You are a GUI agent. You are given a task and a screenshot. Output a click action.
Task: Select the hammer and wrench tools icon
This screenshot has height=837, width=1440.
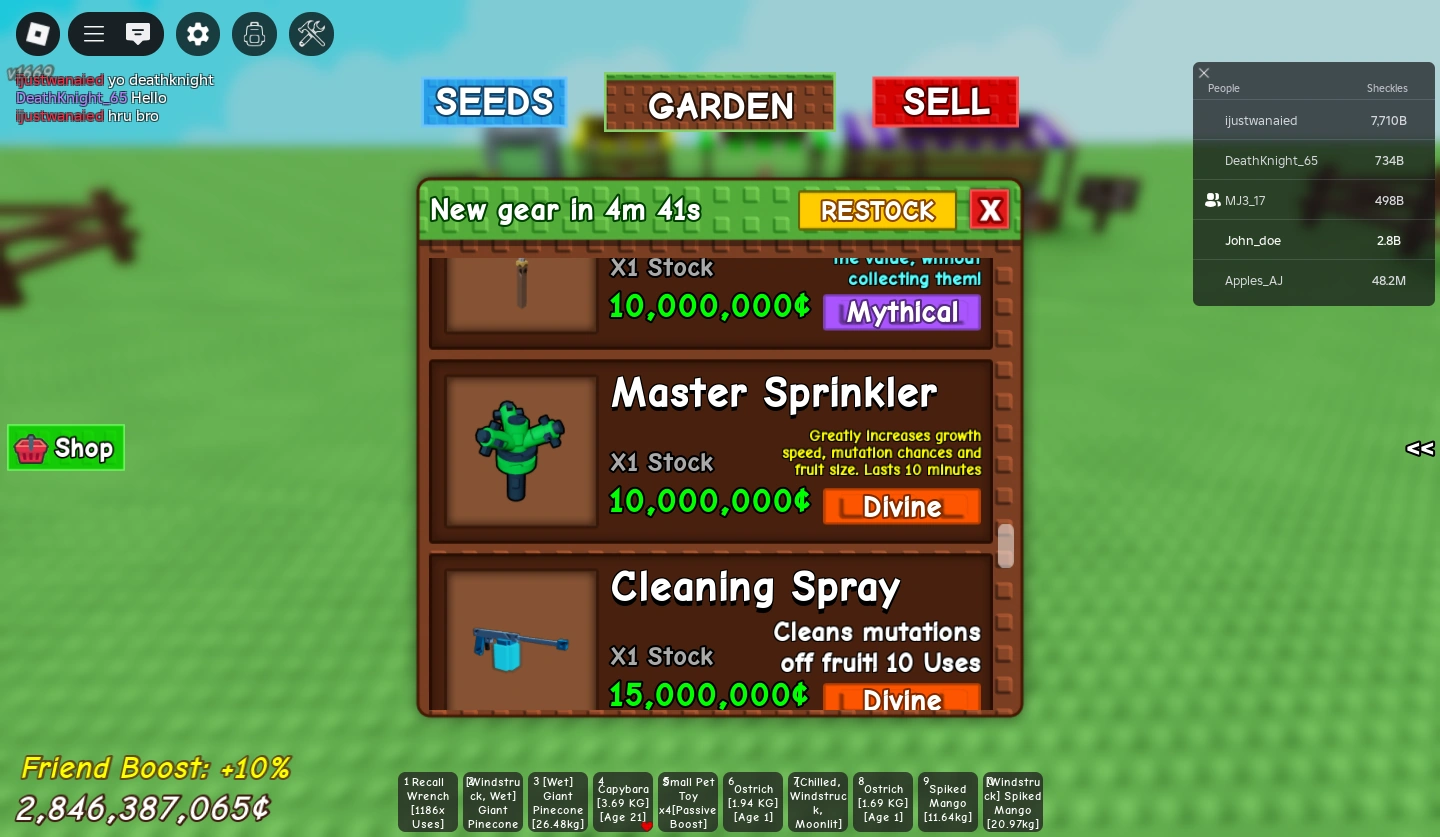coord(311,34)
